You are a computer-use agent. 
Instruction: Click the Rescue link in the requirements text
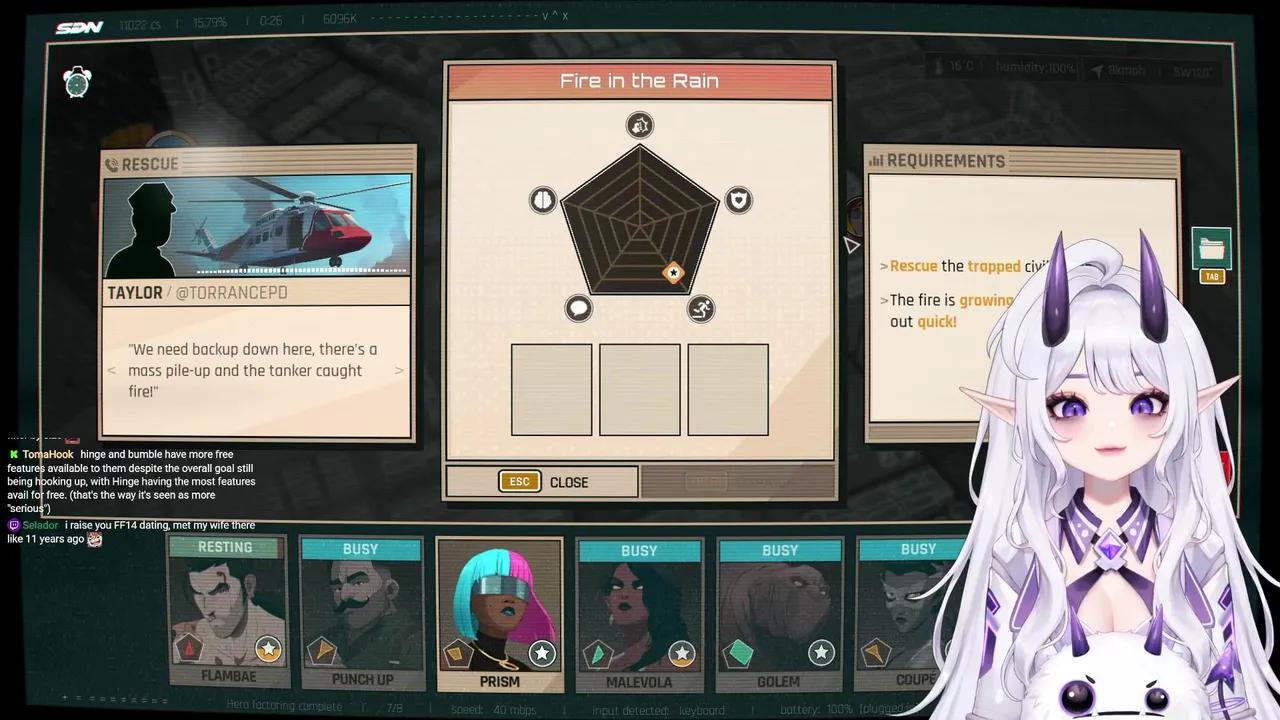pos(913,266)
